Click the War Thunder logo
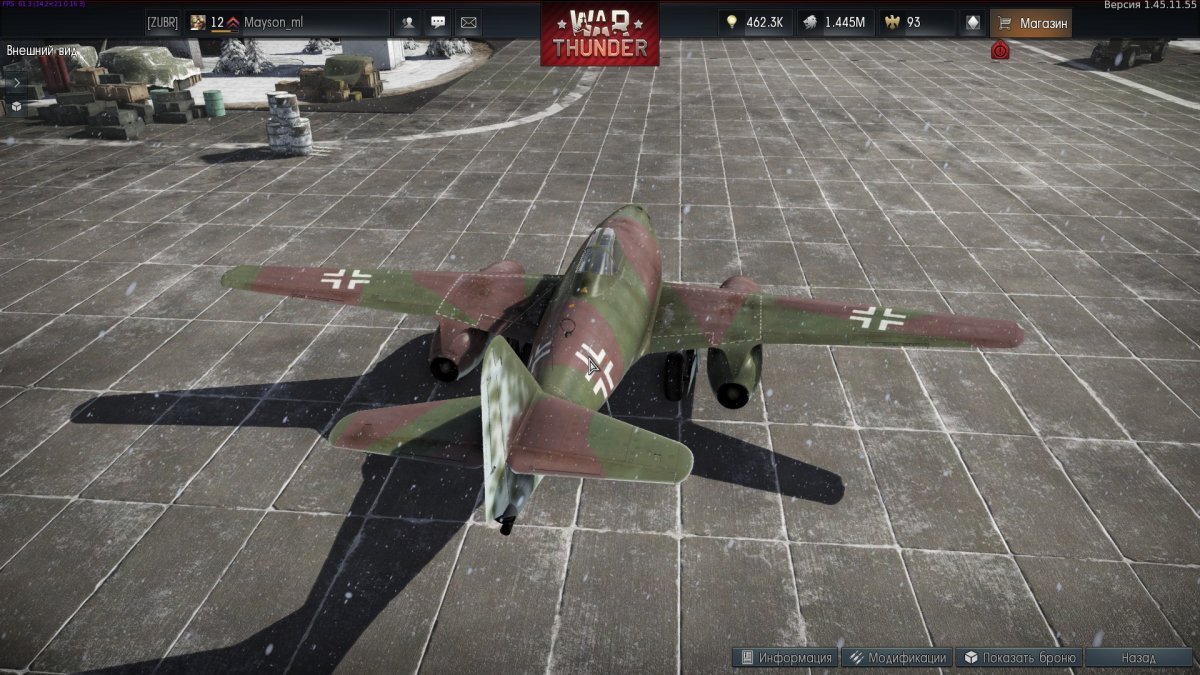1200x675 pixels. (x=600, y=33)
